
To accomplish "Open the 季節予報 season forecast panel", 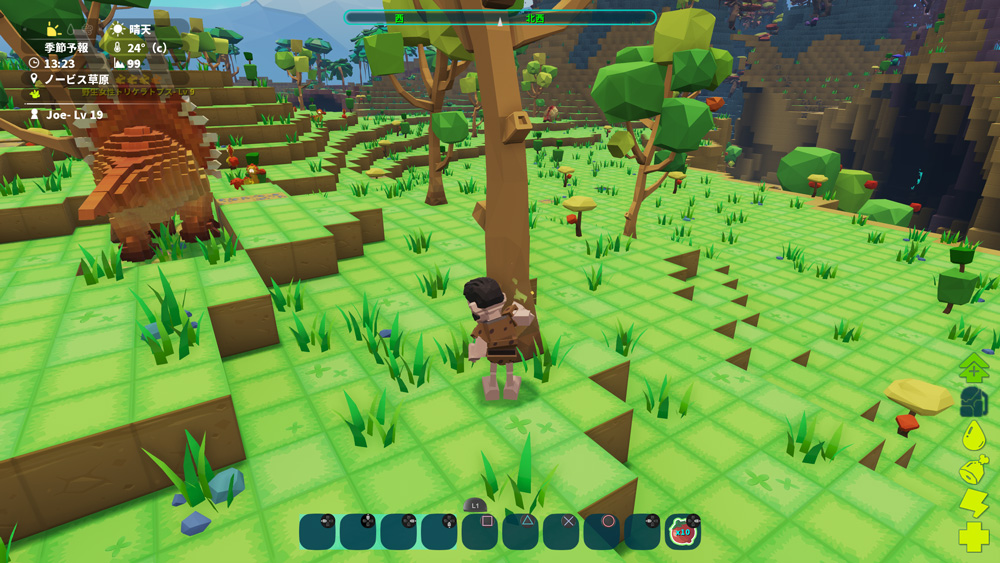I will point(66,47).
